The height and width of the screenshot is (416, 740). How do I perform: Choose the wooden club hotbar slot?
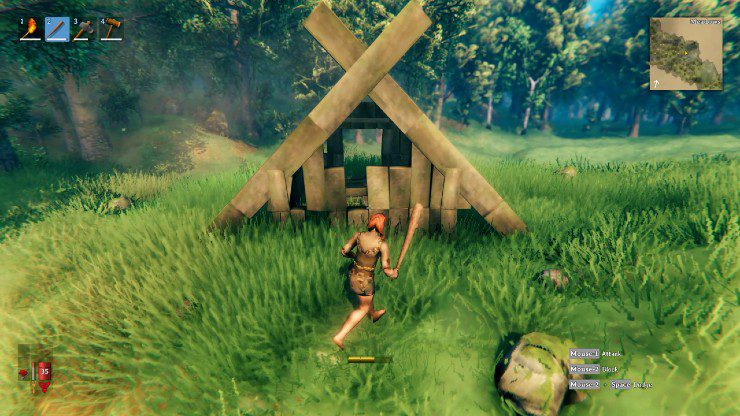click(57, 29)
